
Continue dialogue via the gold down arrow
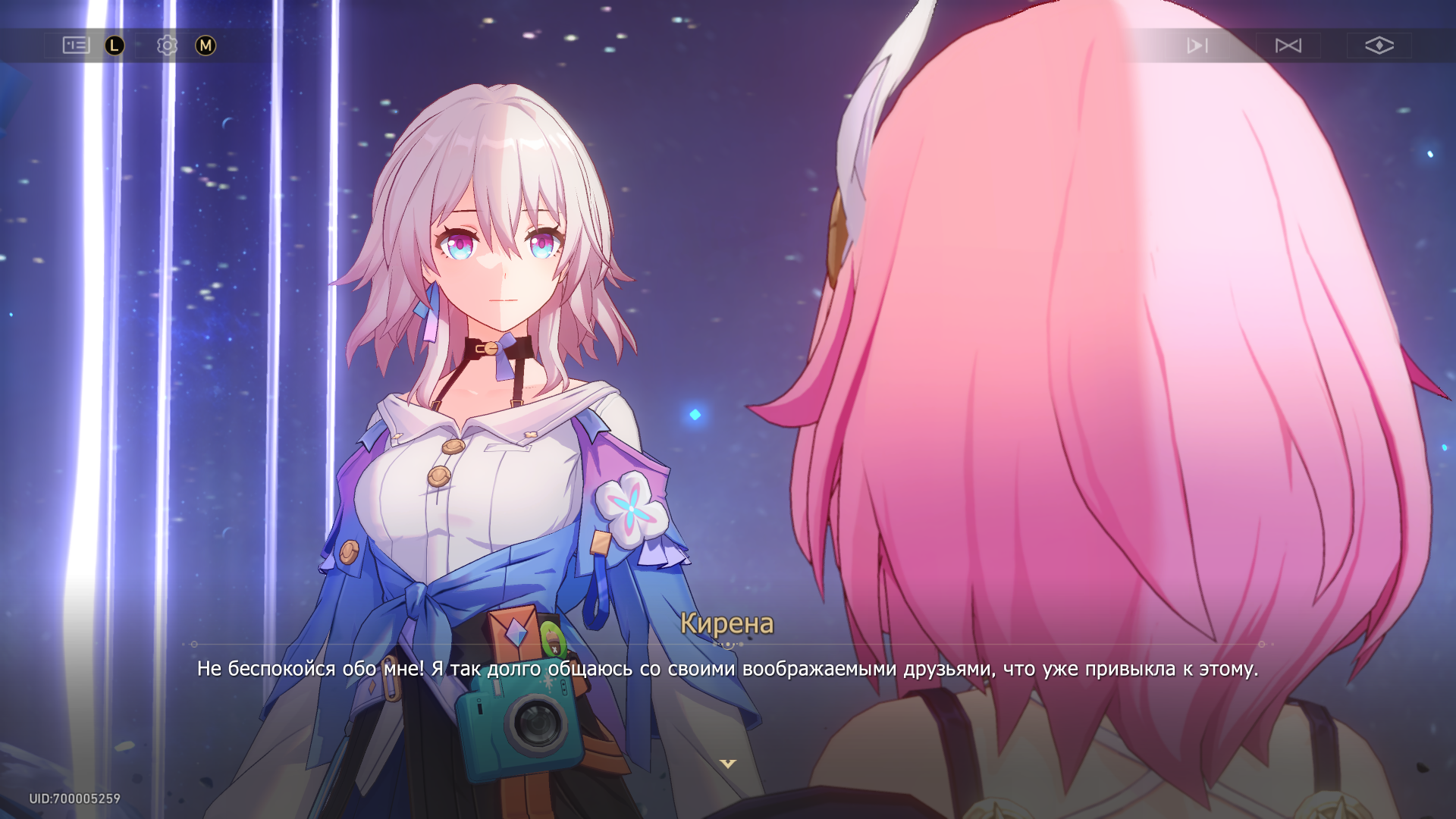tap(728, 764)
